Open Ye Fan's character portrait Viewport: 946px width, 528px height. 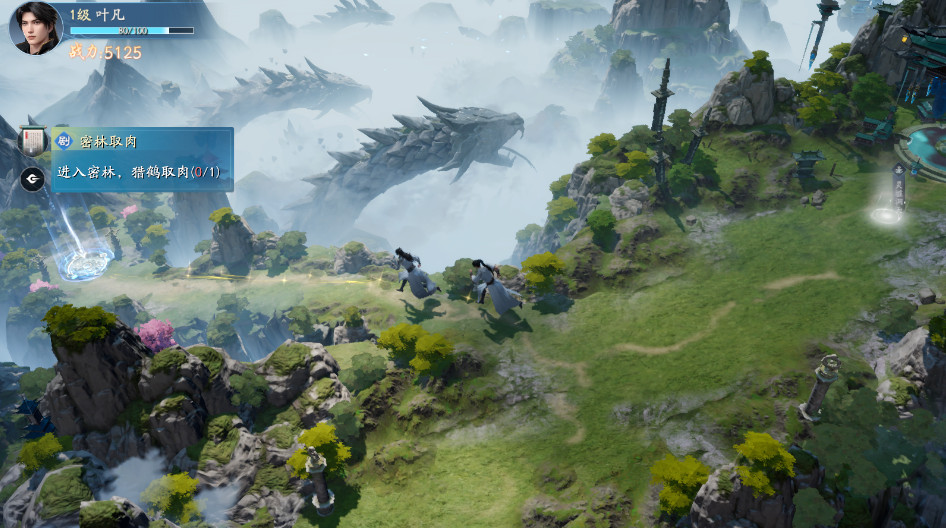(35, 27)
